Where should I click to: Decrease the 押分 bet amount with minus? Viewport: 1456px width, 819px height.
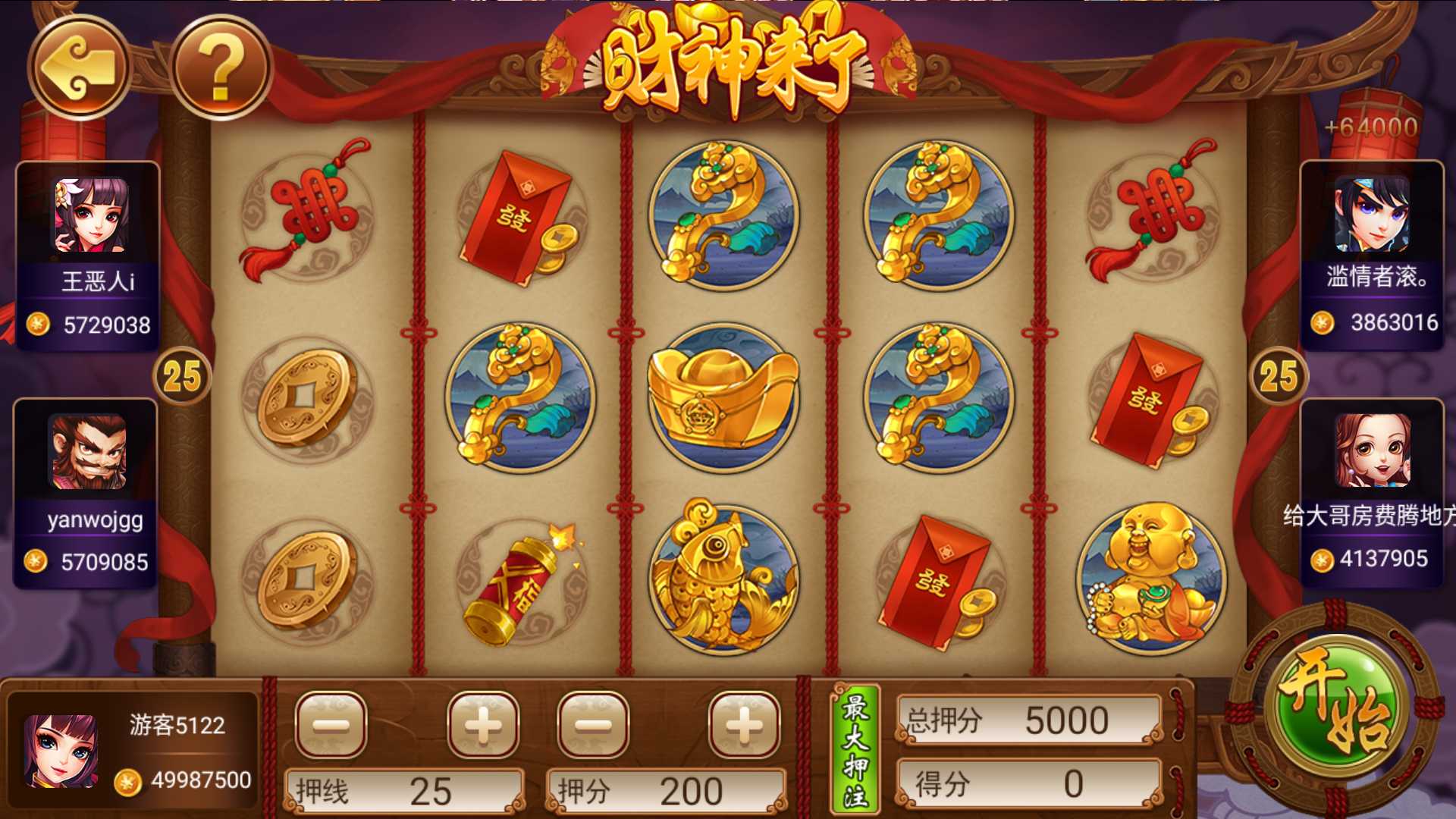coord(593,725)
